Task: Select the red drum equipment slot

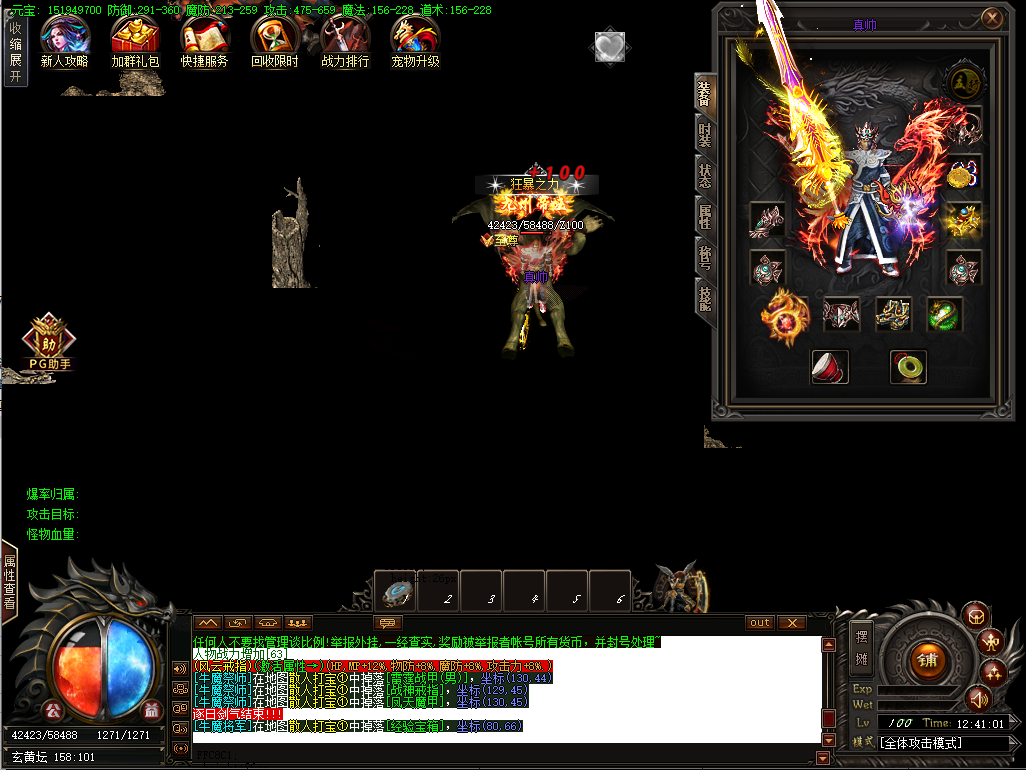Action: pos(829,366)
